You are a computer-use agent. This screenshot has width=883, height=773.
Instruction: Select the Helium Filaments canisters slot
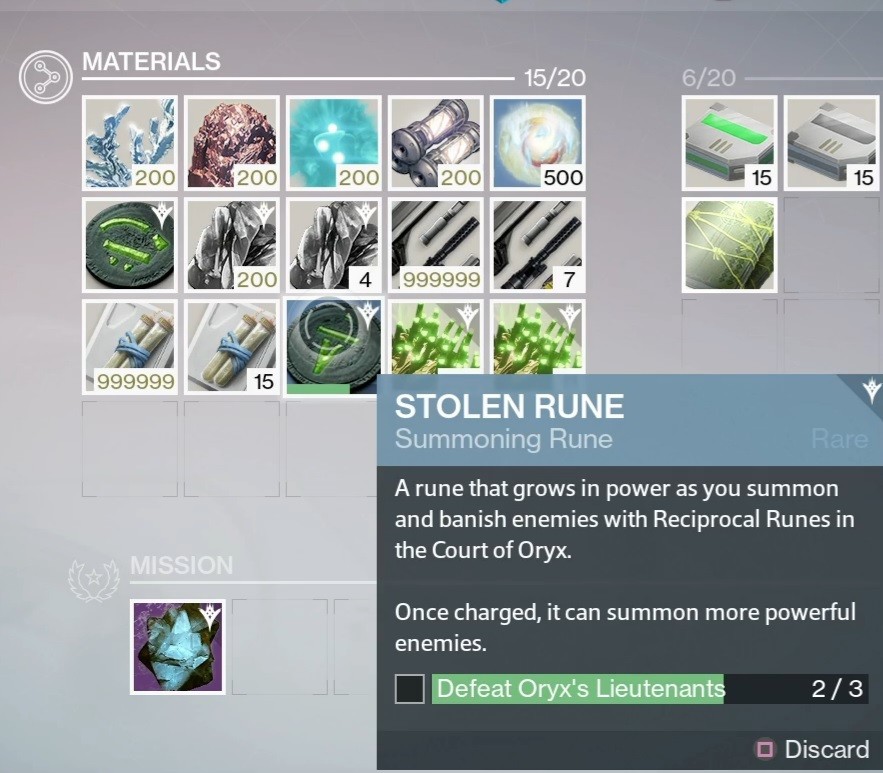436,143
